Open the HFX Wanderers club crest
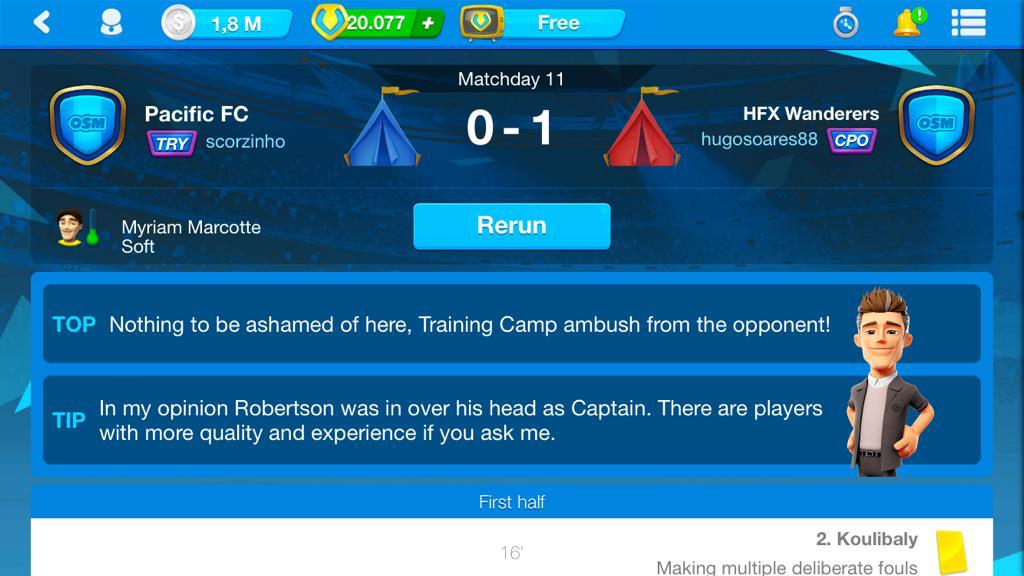The width and height of the screenshot is (1024, 576). pos(936,125)
